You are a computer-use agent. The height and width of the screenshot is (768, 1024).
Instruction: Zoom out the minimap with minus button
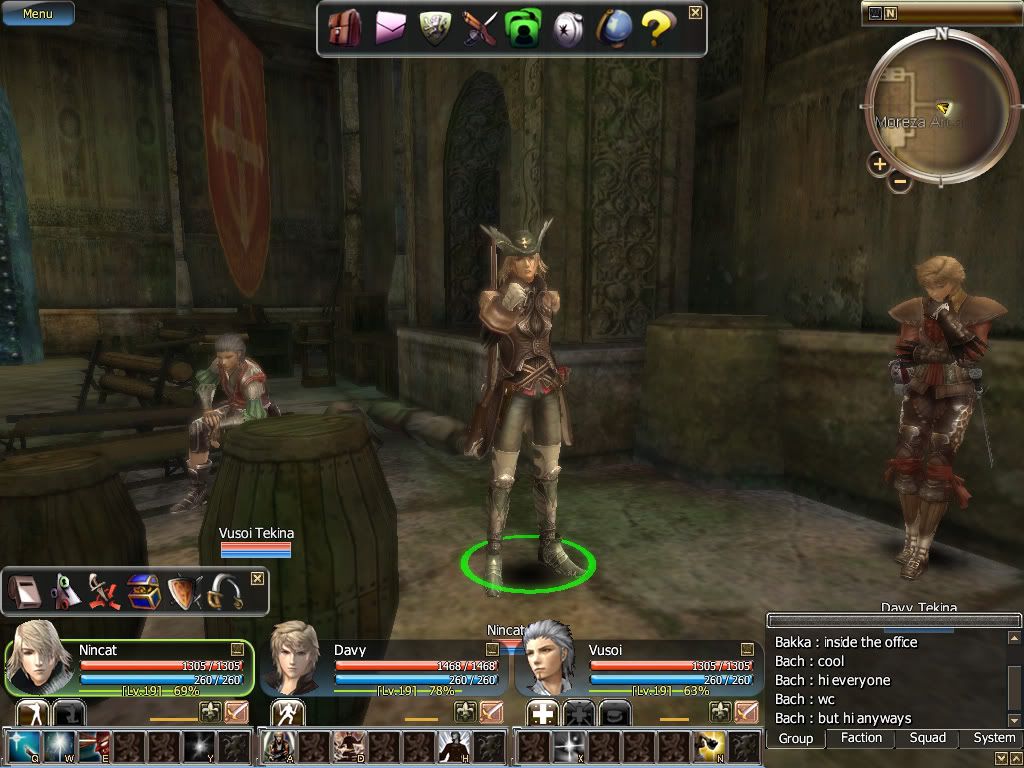point(900,182)
